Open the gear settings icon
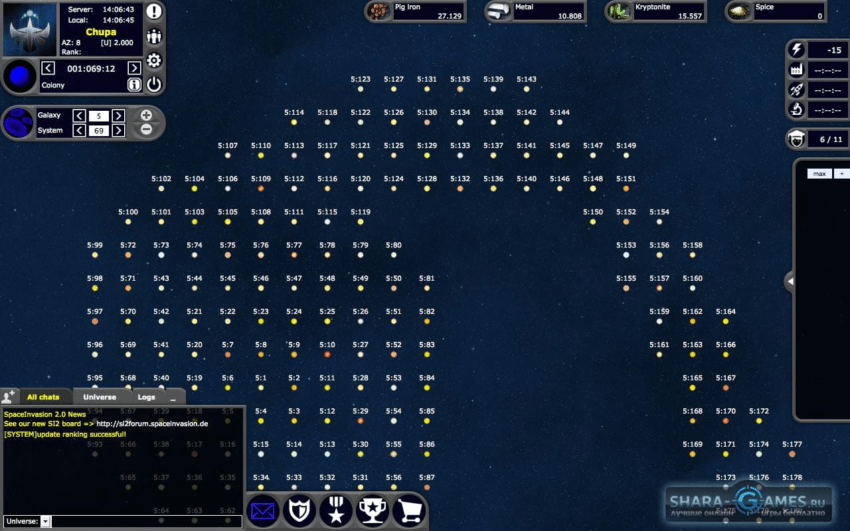The image size is (850, 531). pos(154,61)
